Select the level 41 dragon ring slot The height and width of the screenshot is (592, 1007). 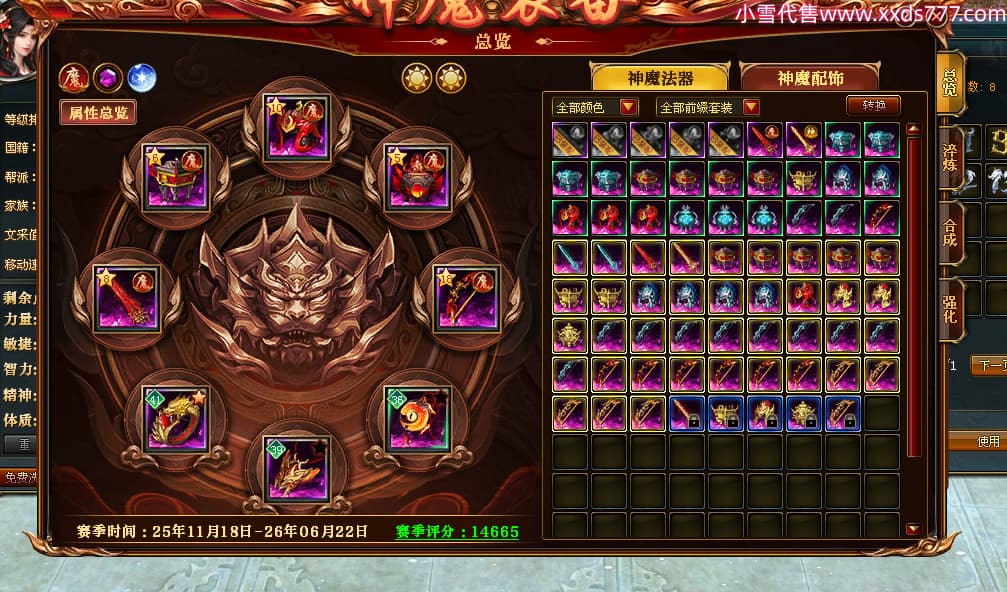176,419
